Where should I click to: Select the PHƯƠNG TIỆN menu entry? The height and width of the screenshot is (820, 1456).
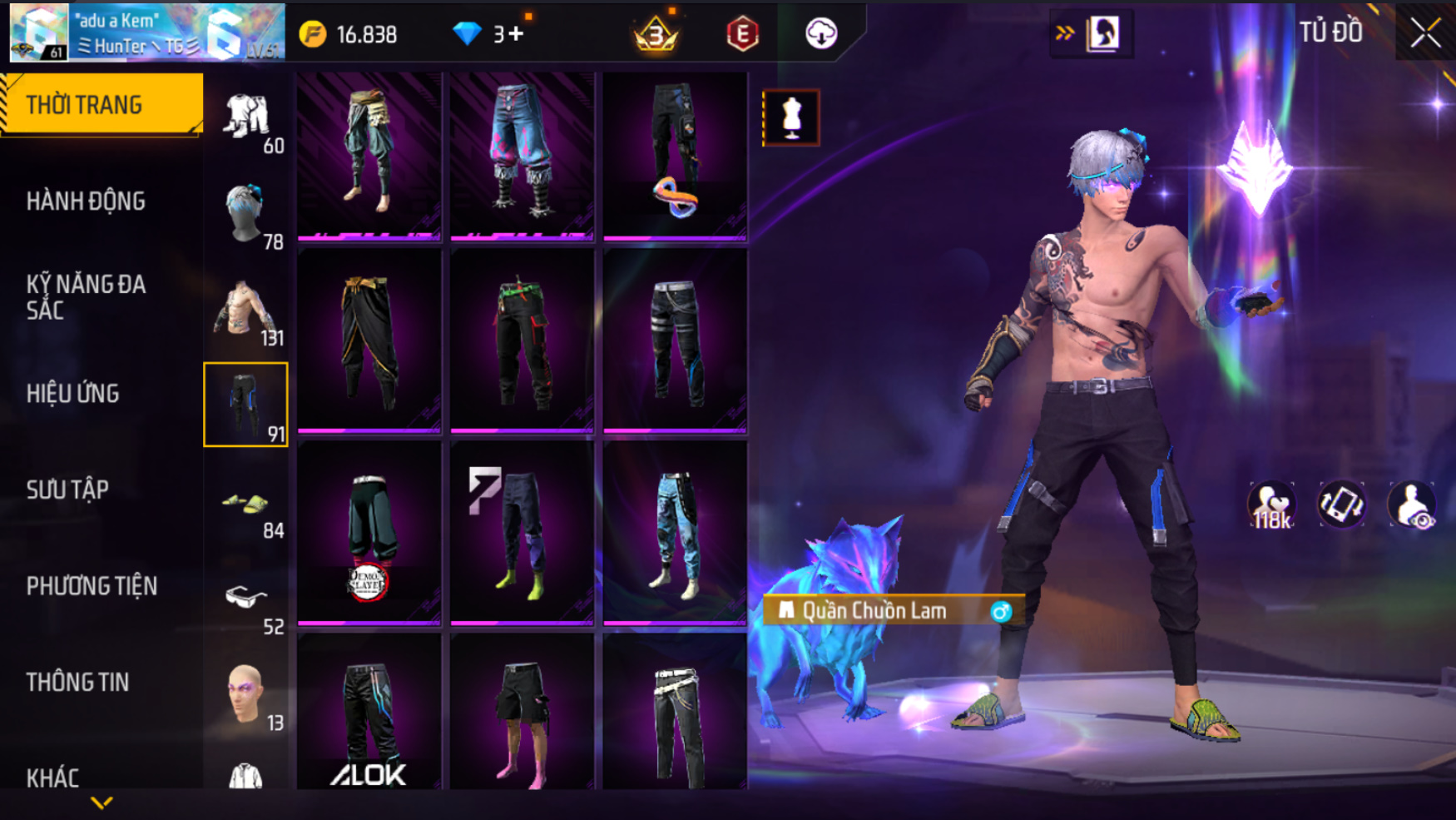point(92,586)
